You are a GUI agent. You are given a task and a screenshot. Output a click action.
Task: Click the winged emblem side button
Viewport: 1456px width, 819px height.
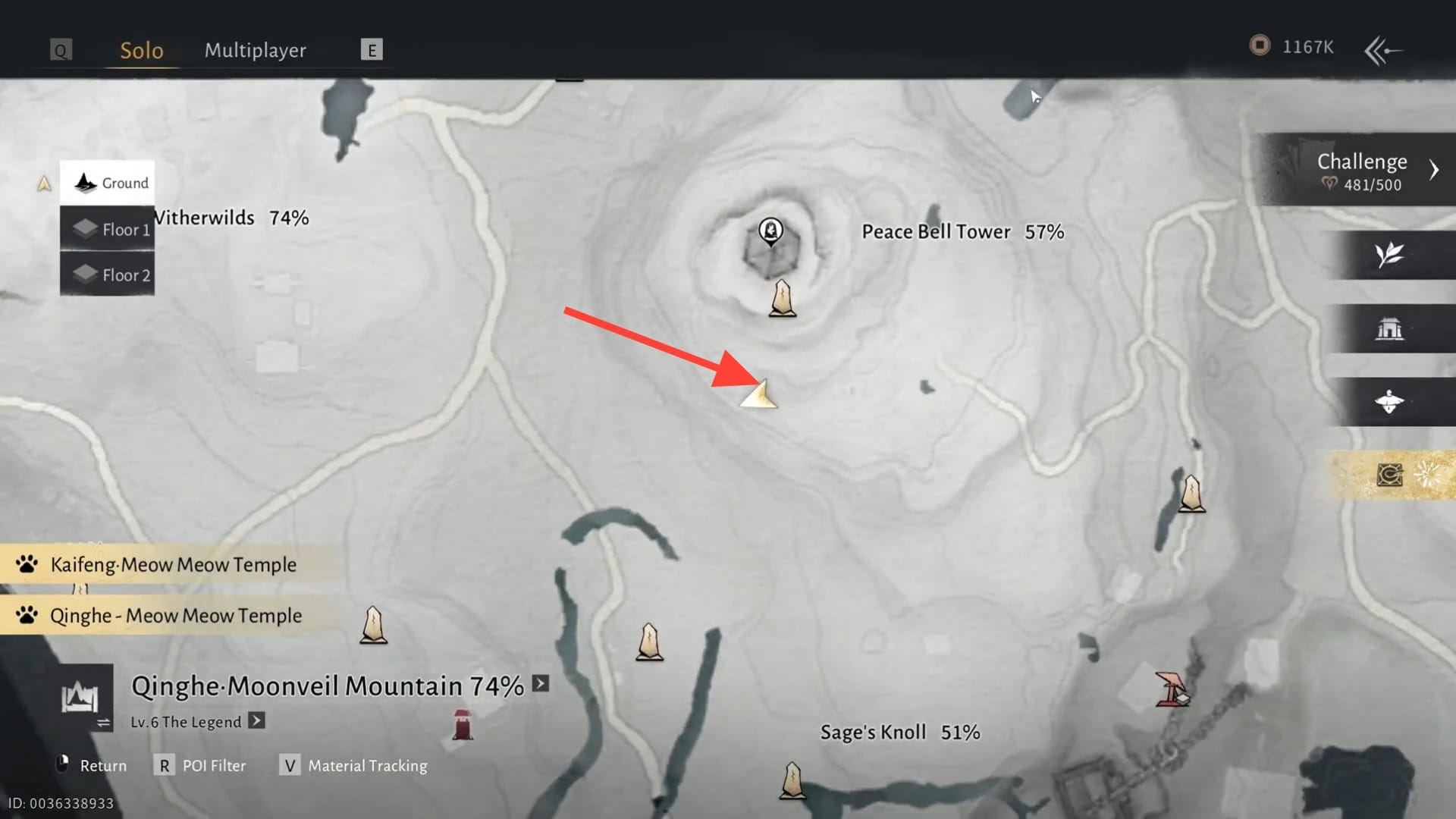click(1389, 402)
